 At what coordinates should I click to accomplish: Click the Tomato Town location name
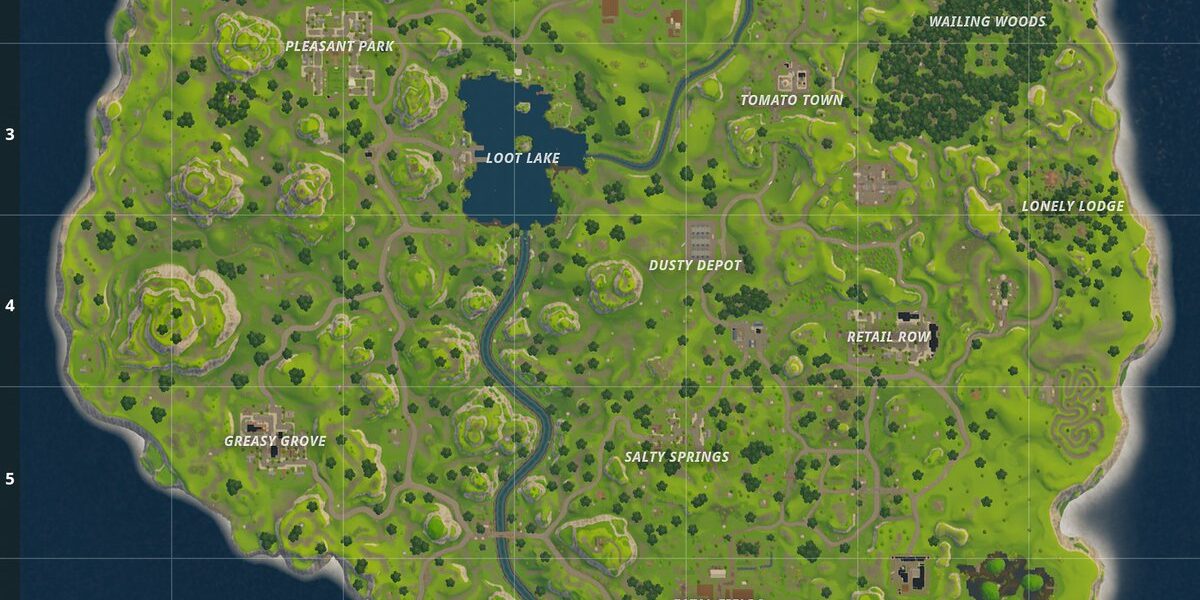click(x=791, y=100)
